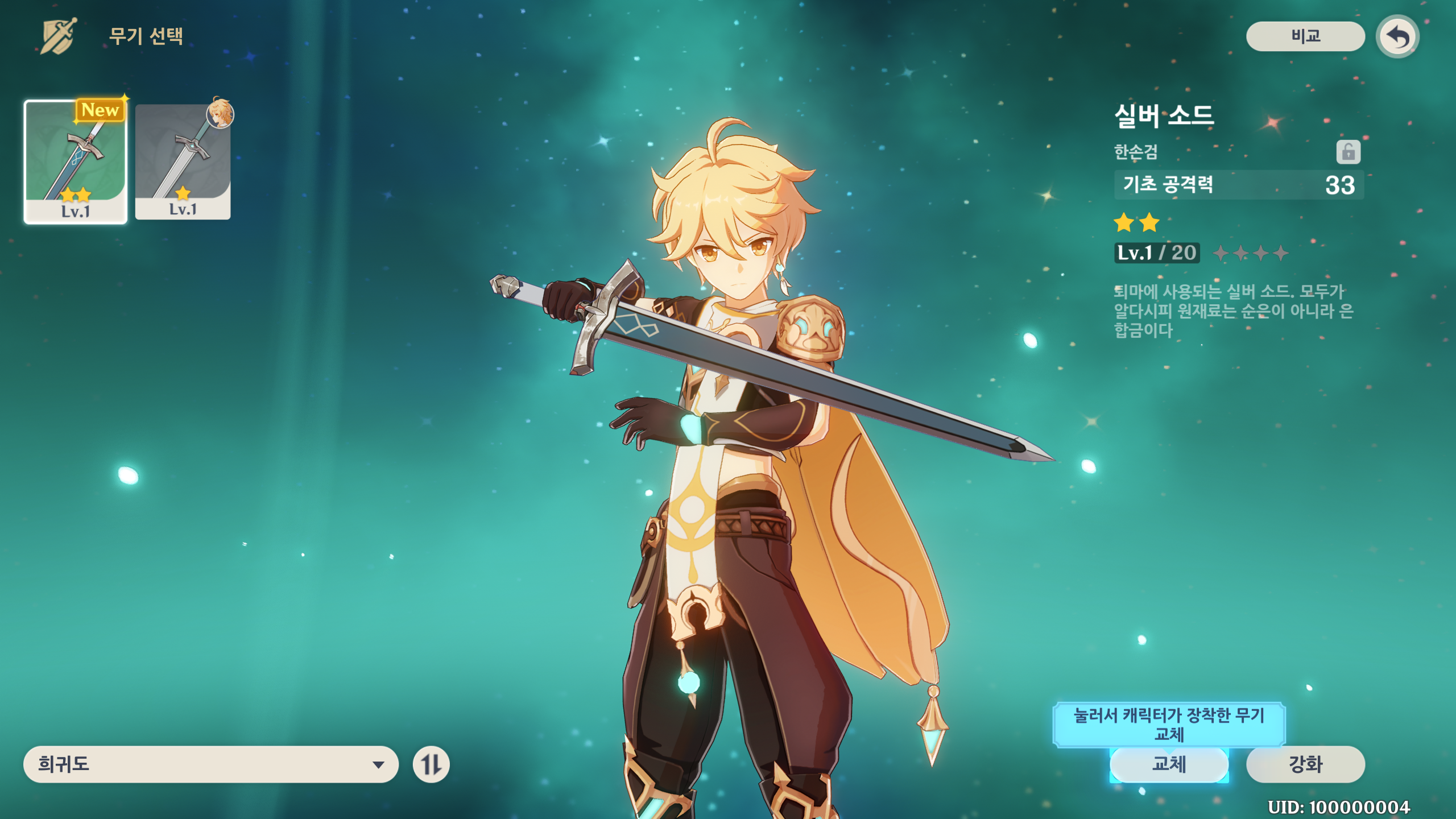Toggle the weapon lock icon
Image resolution: width=1456 pixels, height=819 pixels.
[x=1348, y=152]
